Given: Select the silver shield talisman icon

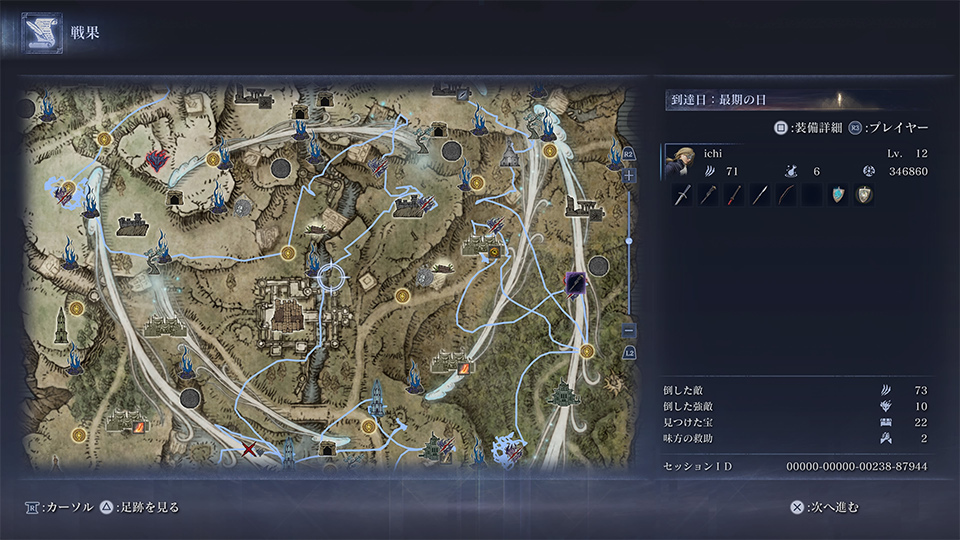Looking at the screenshot, I should pos(864,196).
